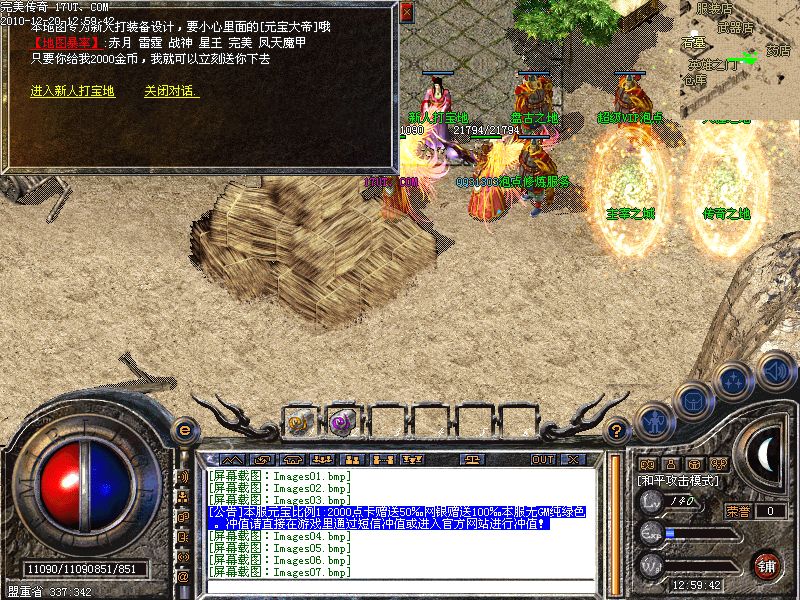Open the red '铺' shop button
The width and height of the screenshot is (800, 600).
coord(767,565)
